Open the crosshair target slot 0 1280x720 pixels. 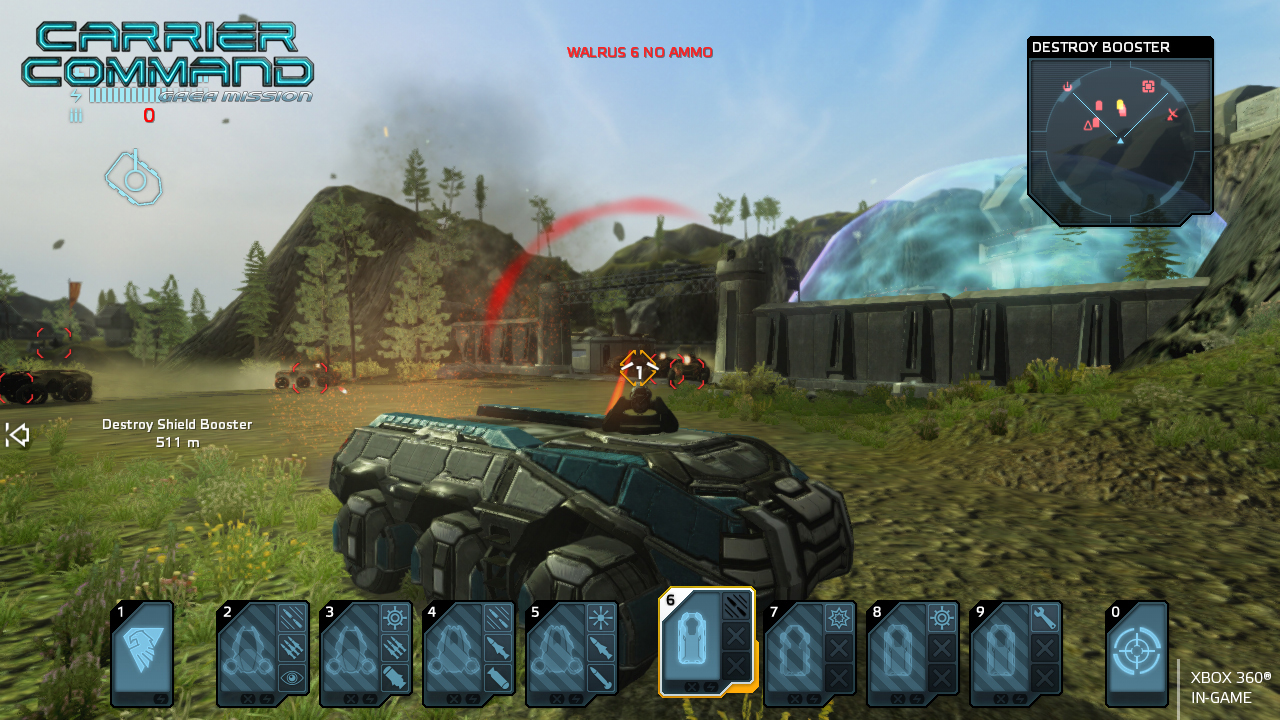tap(1137, 653)
